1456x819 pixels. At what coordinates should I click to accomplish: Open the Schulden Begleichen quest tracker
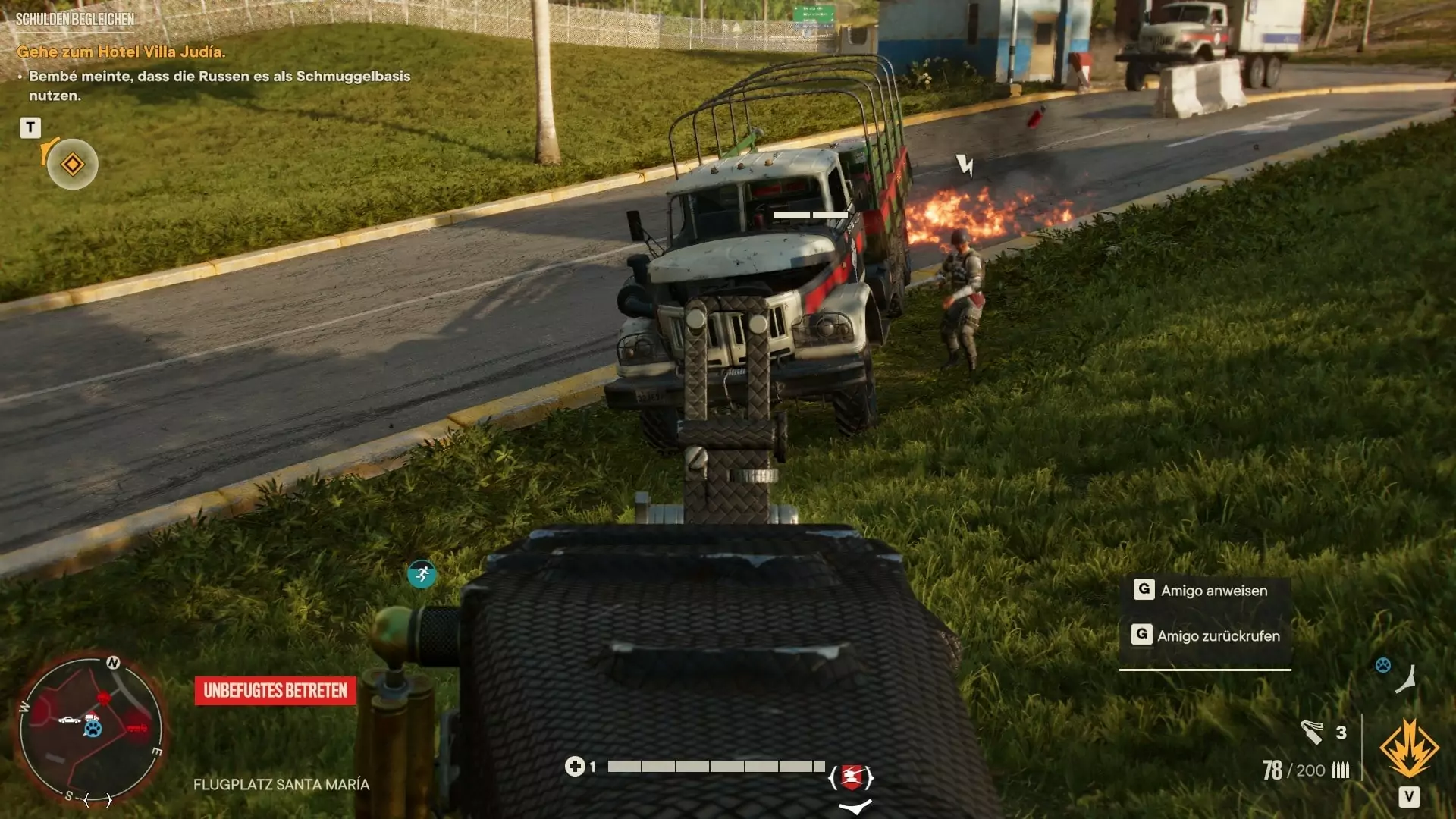(x=75, y=19)
